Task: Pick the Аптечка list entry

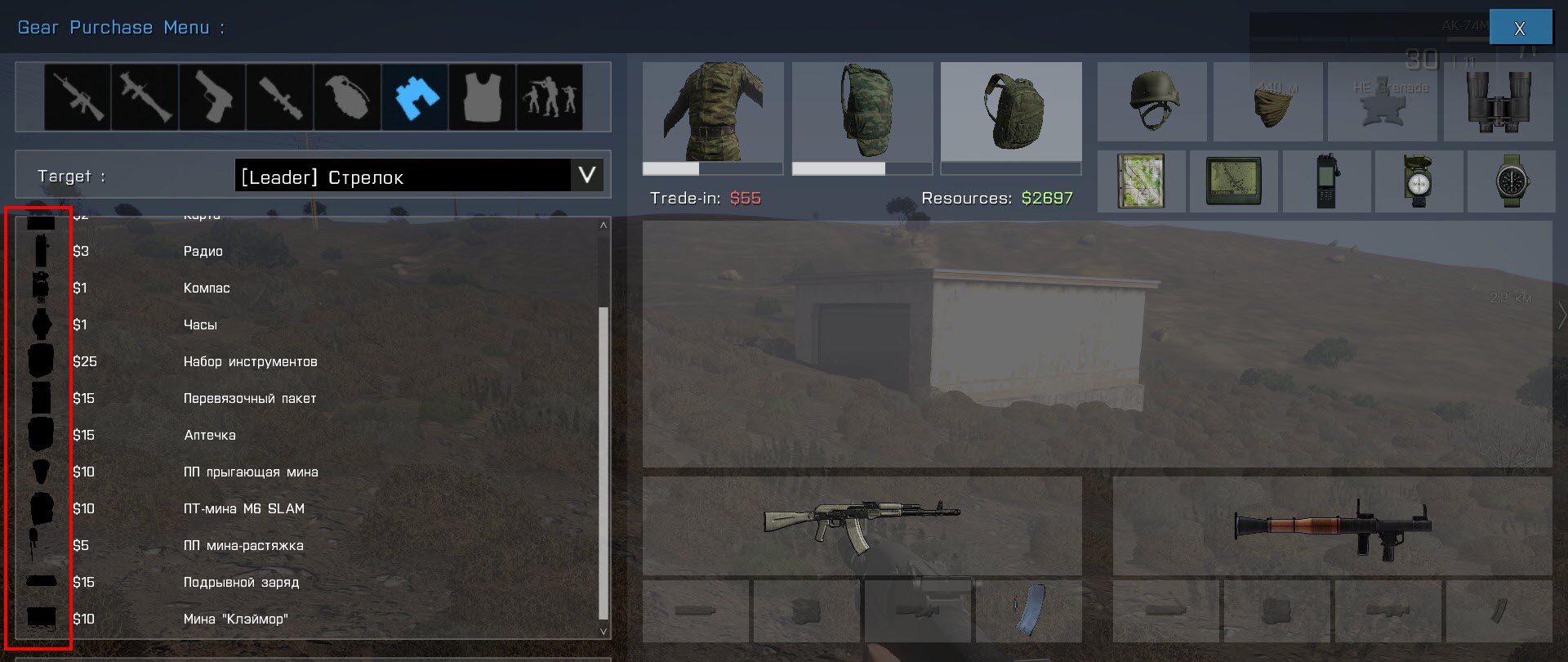Action: [x=210, y=436]
